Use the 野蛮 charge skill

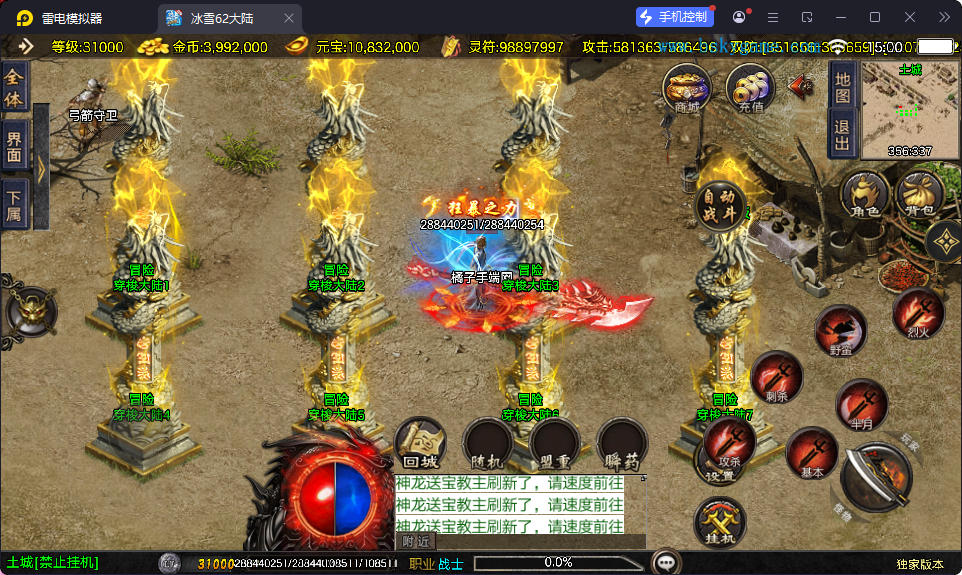(840, 332)
